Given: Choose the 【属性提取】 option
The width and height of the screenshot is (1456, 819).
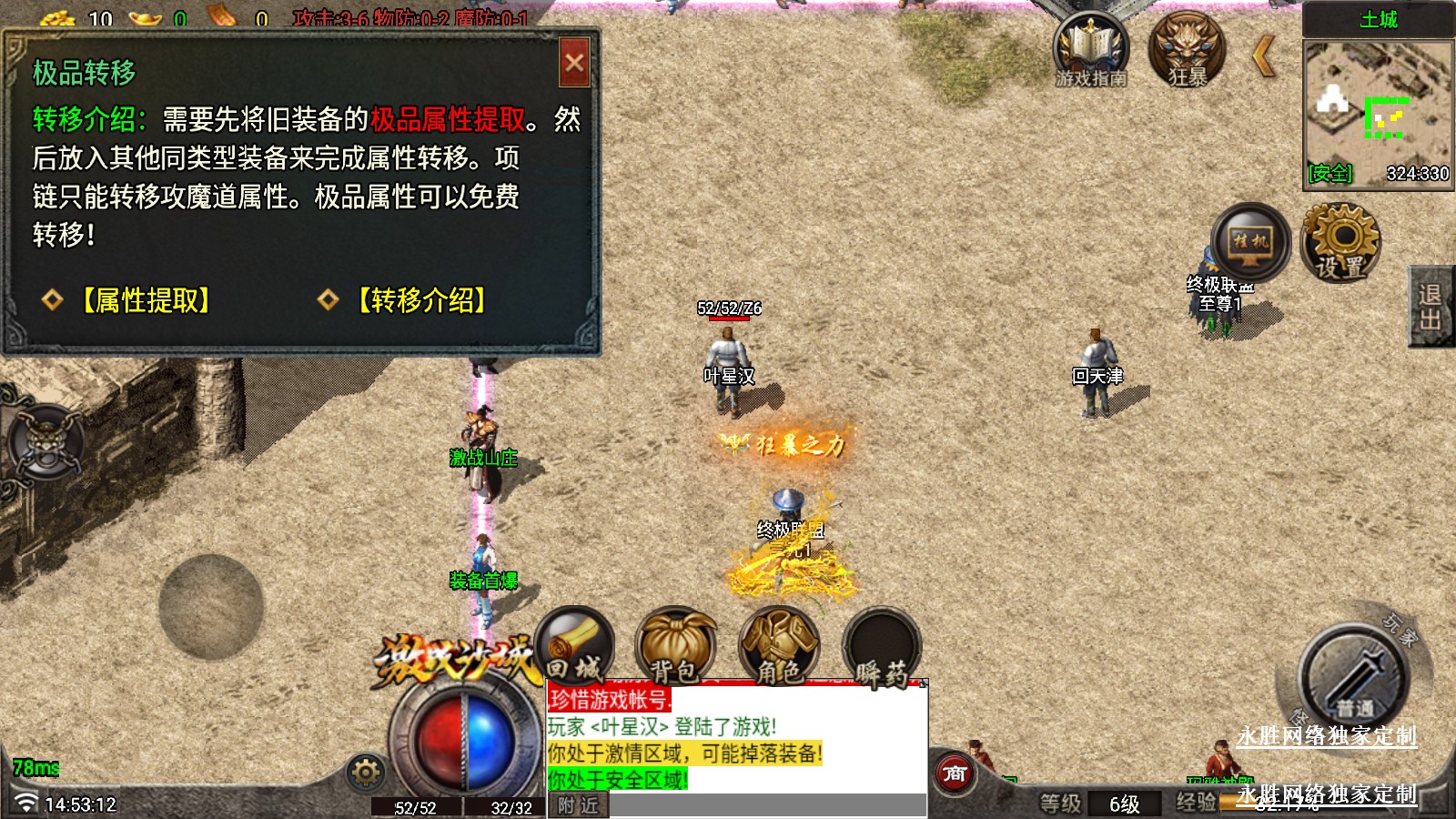Looking at the screenshot, I should point(147,300).
